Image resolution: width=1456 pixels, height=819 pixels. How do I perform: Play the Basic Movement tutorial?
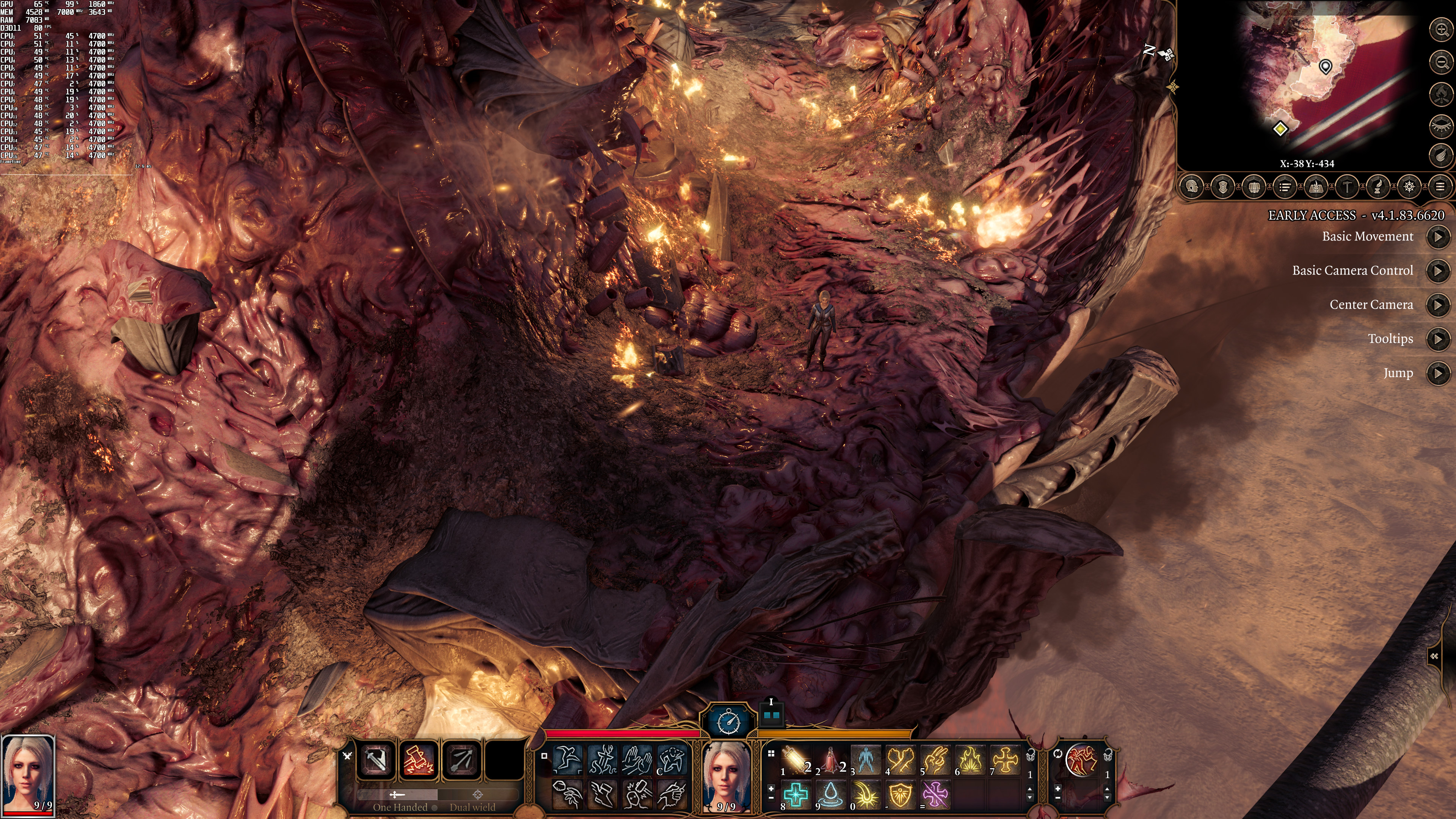(1438, 237)
